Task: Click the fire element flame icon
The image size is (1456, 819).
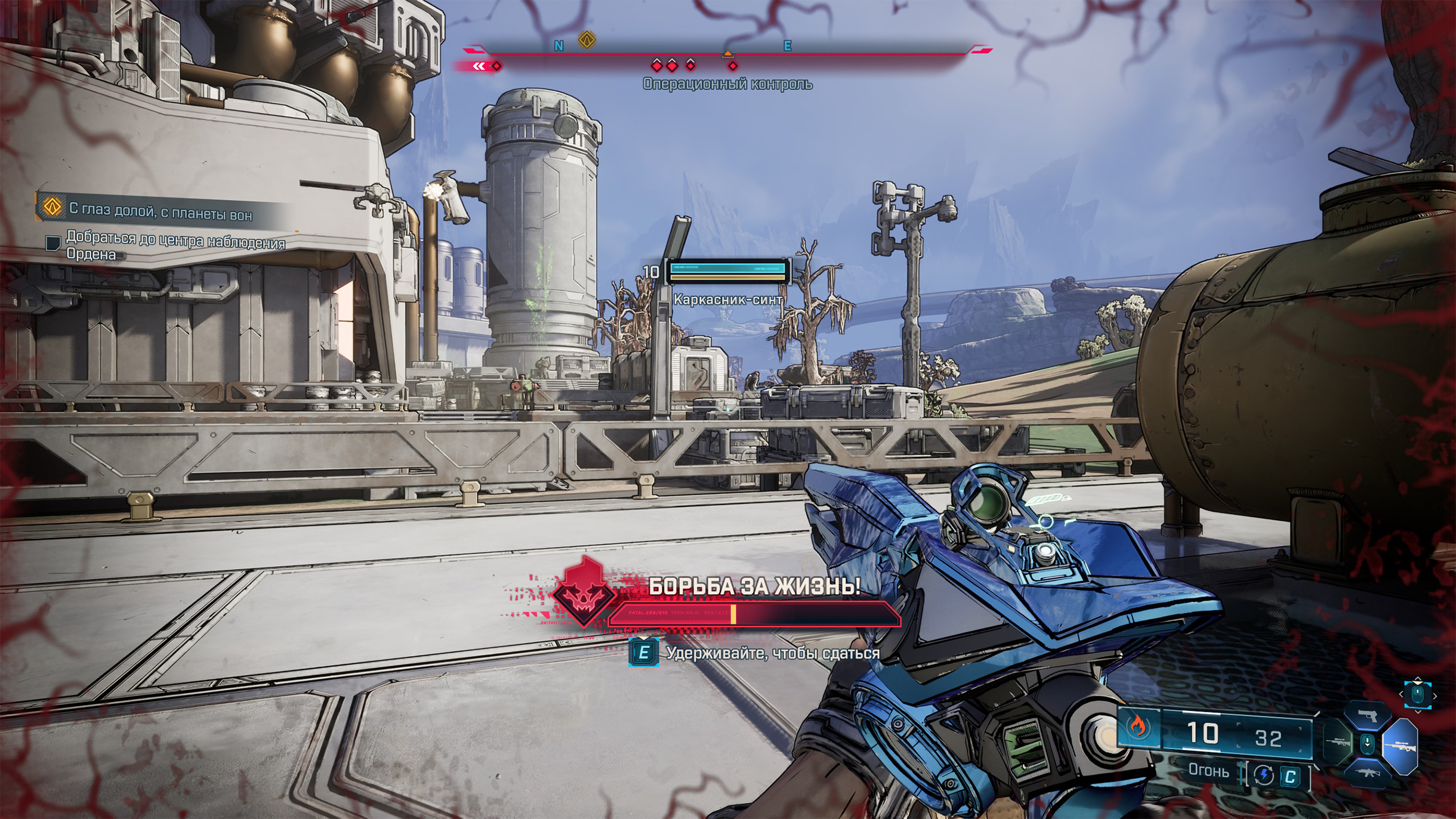Action: (x=1139, y=727)
